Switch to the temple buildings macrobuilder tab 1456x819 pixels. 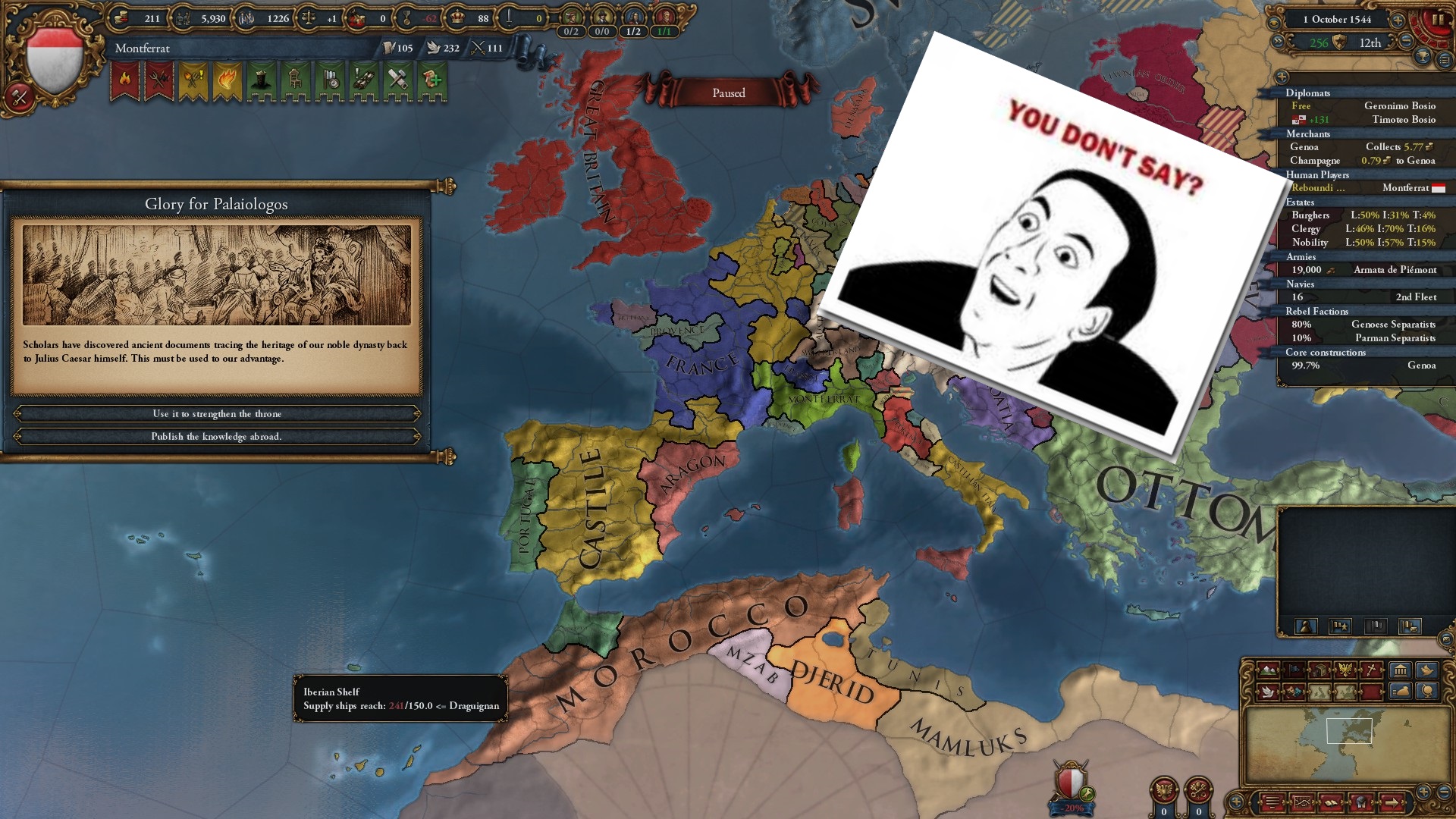click(x=1400, y=670)
